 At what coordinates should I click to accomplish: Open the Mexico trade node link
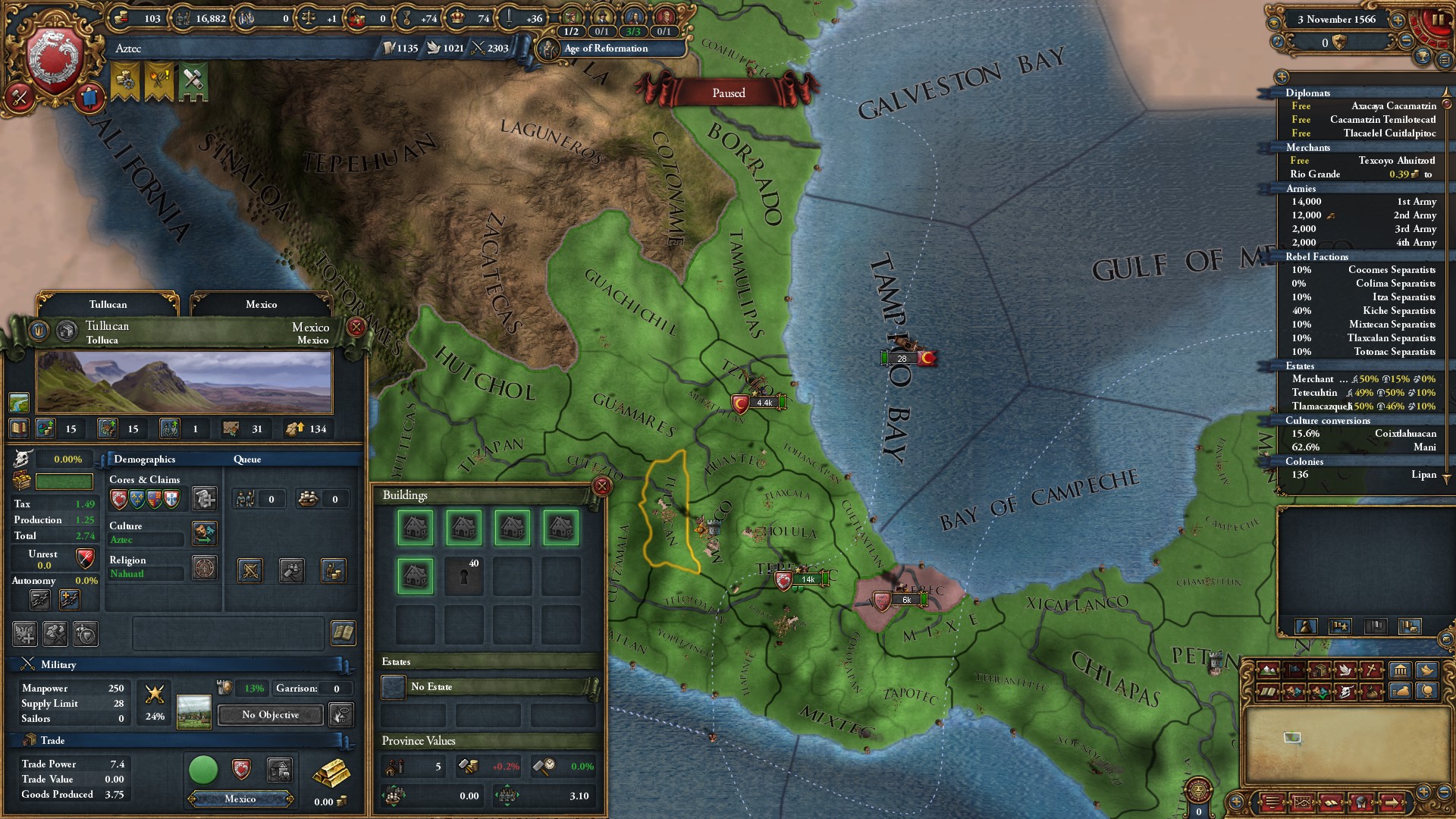click(241, 799)
